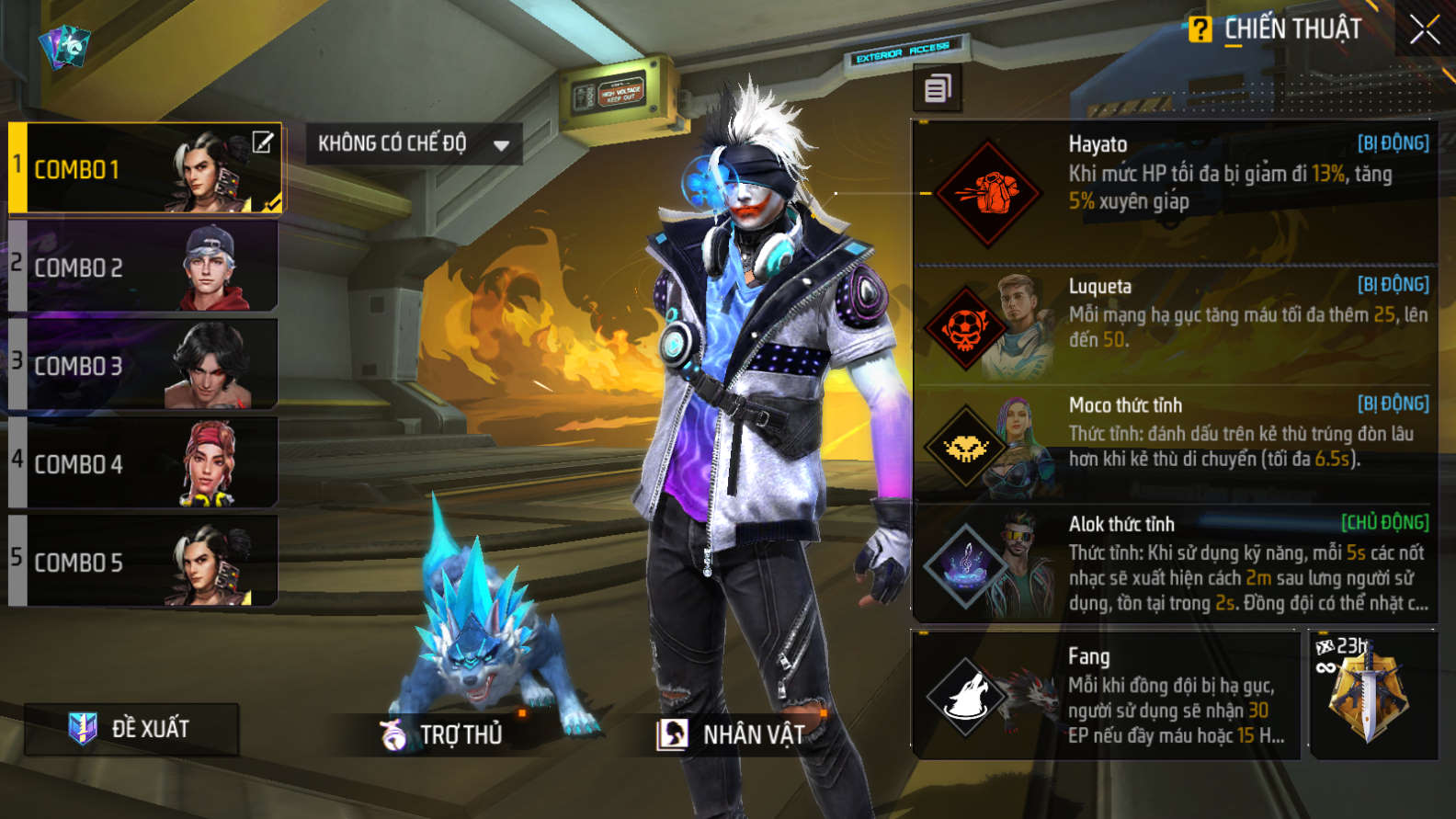Edit the COMBO 1 name
This screenshot has width=1456, height=819.
263,142
